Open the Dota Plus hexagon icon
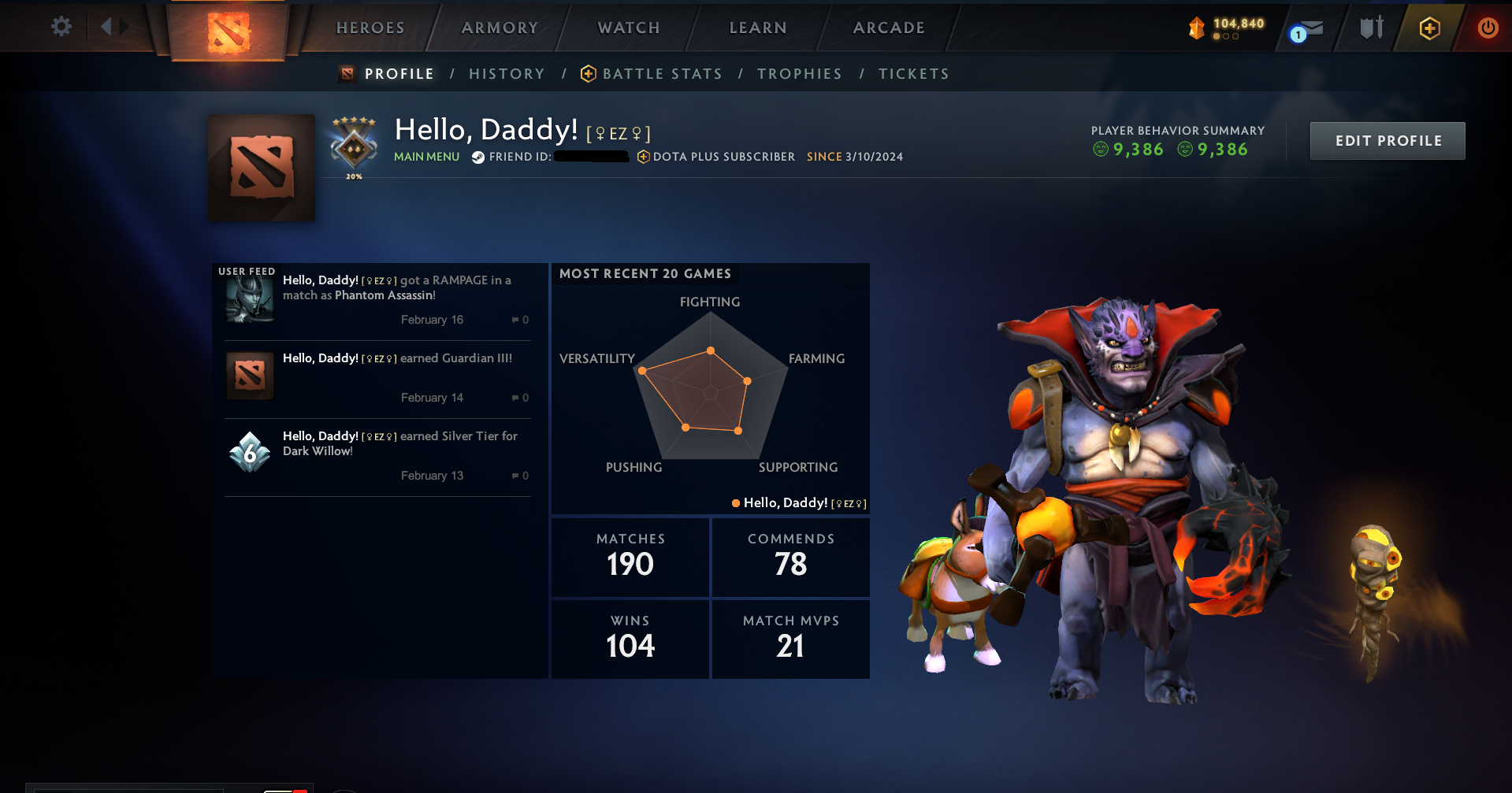1512x793 pixels. click(x=1430, y=28)
